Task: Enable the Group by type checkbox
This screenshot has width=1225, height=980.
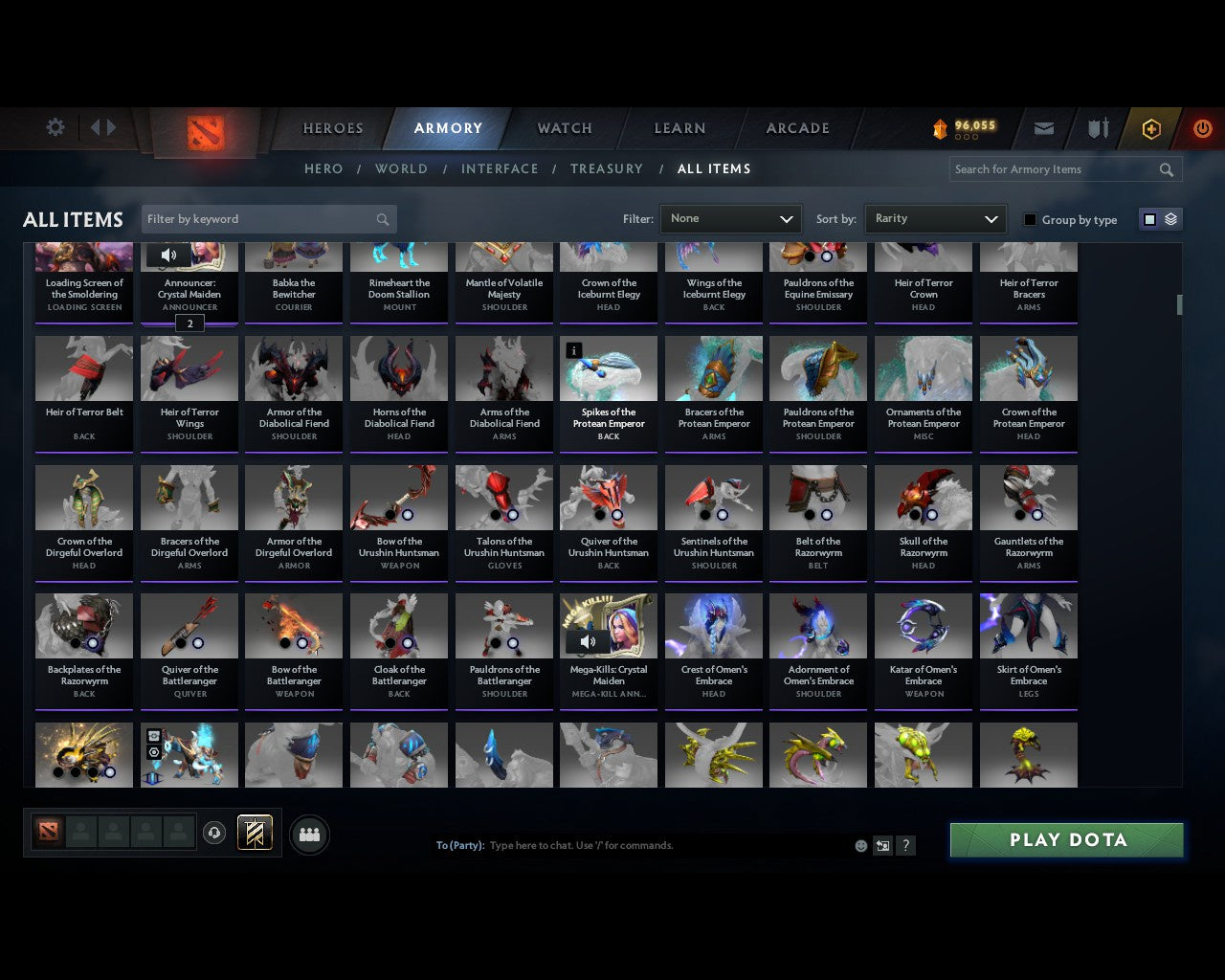Action: pos(1030,219)
